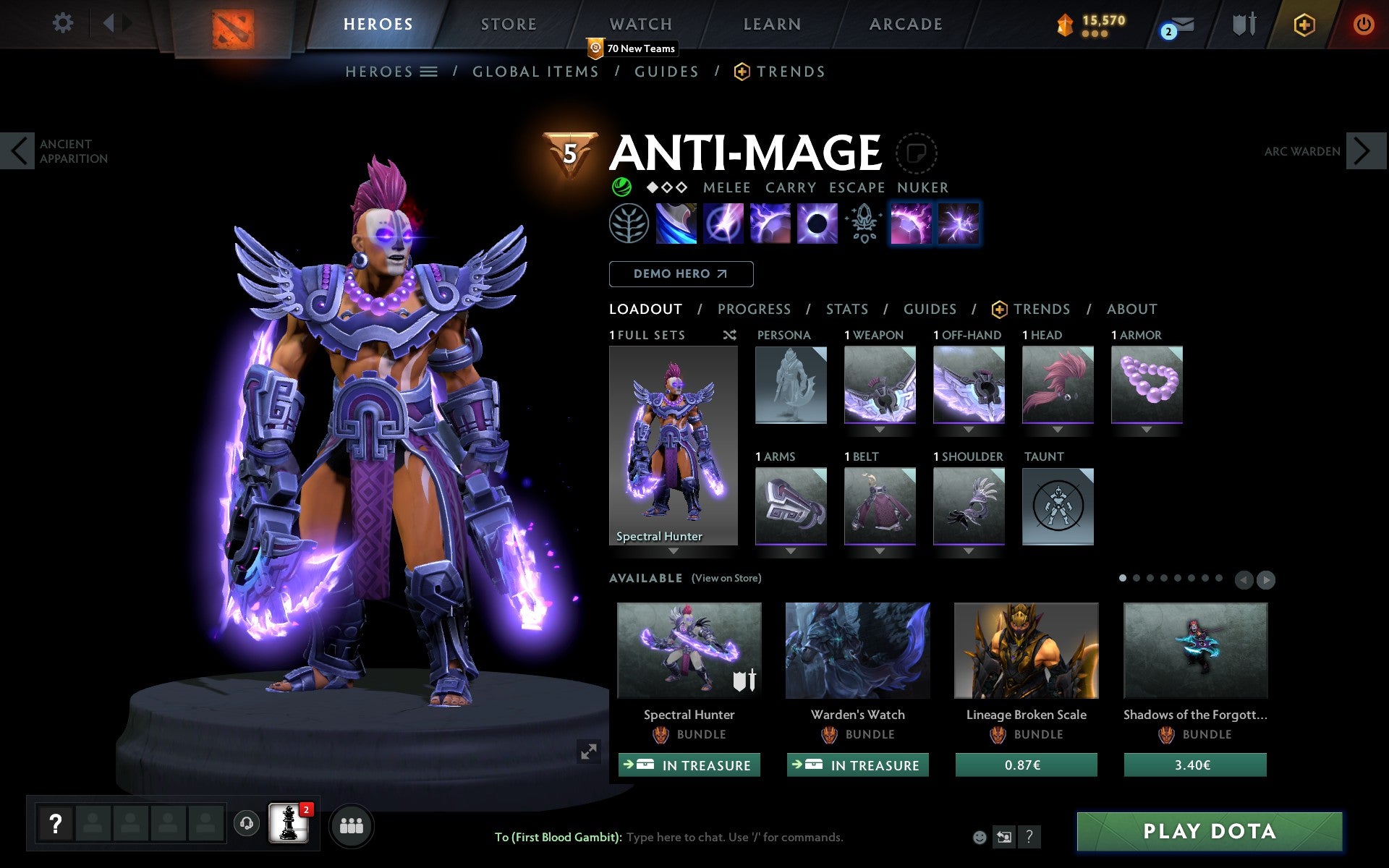This screenshot has height=868, width=1389.
Task: Expand the Heroes hamburger menu
Action: pos(430,71)
